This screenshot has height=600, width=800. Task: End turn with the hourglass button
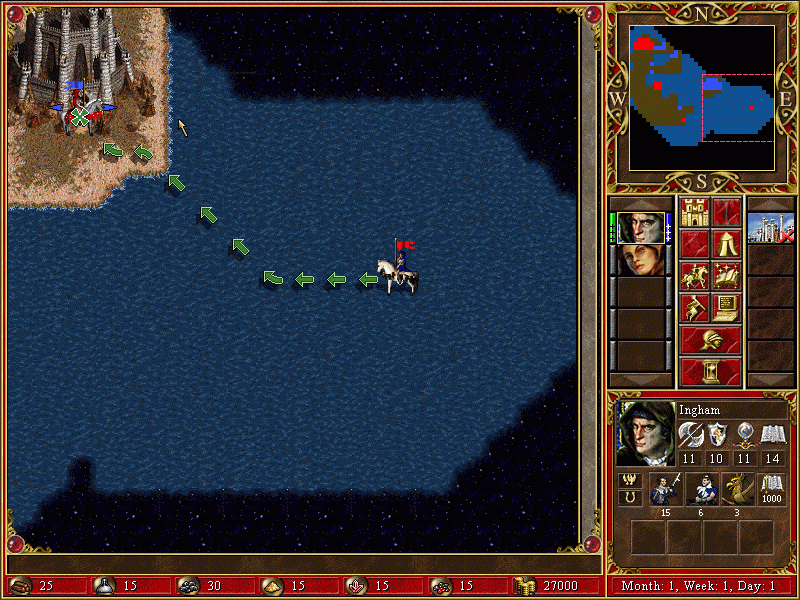(x=710, y=372)
